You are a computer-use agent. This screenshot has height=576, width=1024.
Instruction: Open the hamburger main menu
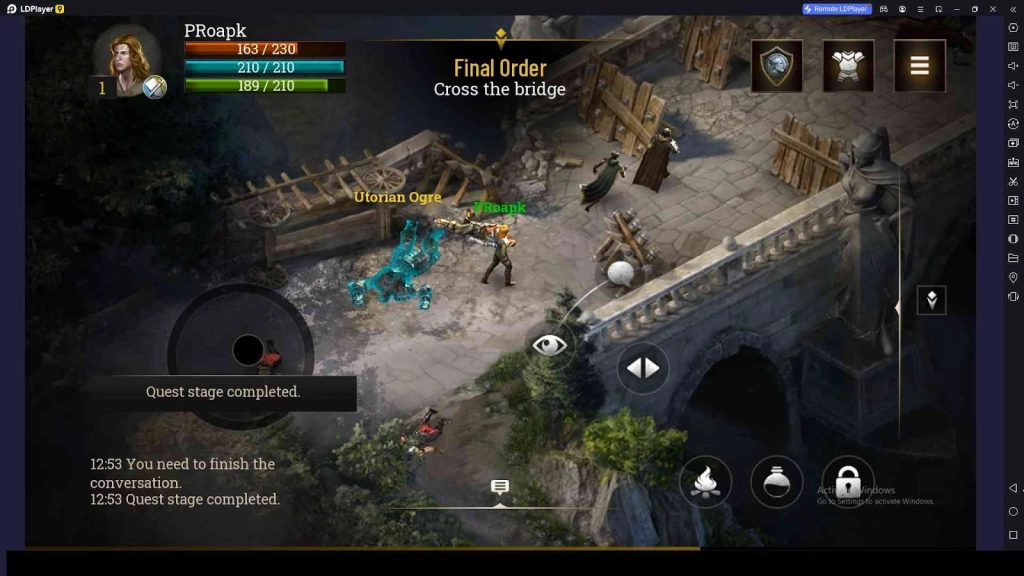coord(919,66)
